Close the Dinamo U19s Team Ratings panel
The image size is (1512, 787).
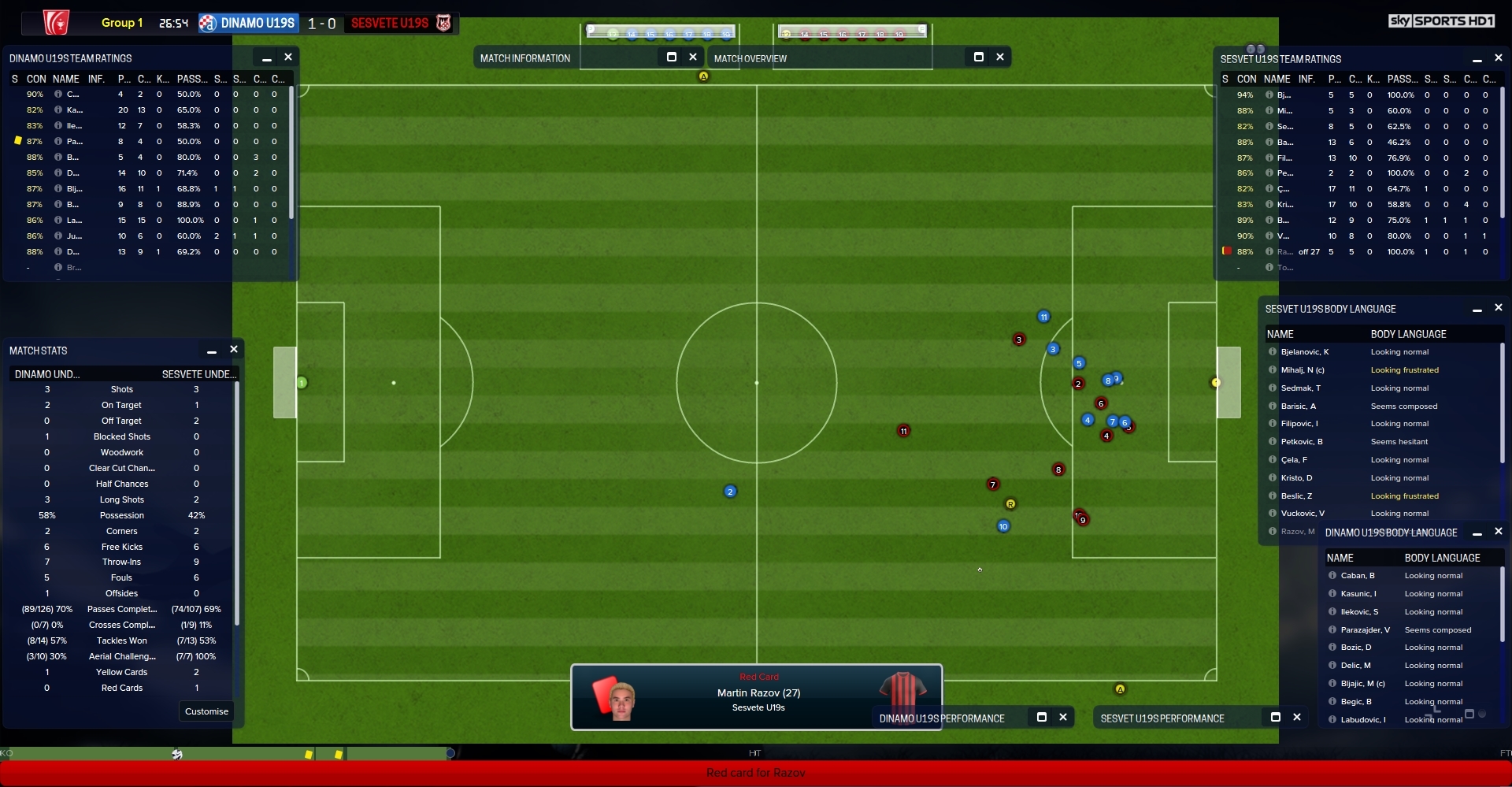pyautogui.click(x=288, y=58)
